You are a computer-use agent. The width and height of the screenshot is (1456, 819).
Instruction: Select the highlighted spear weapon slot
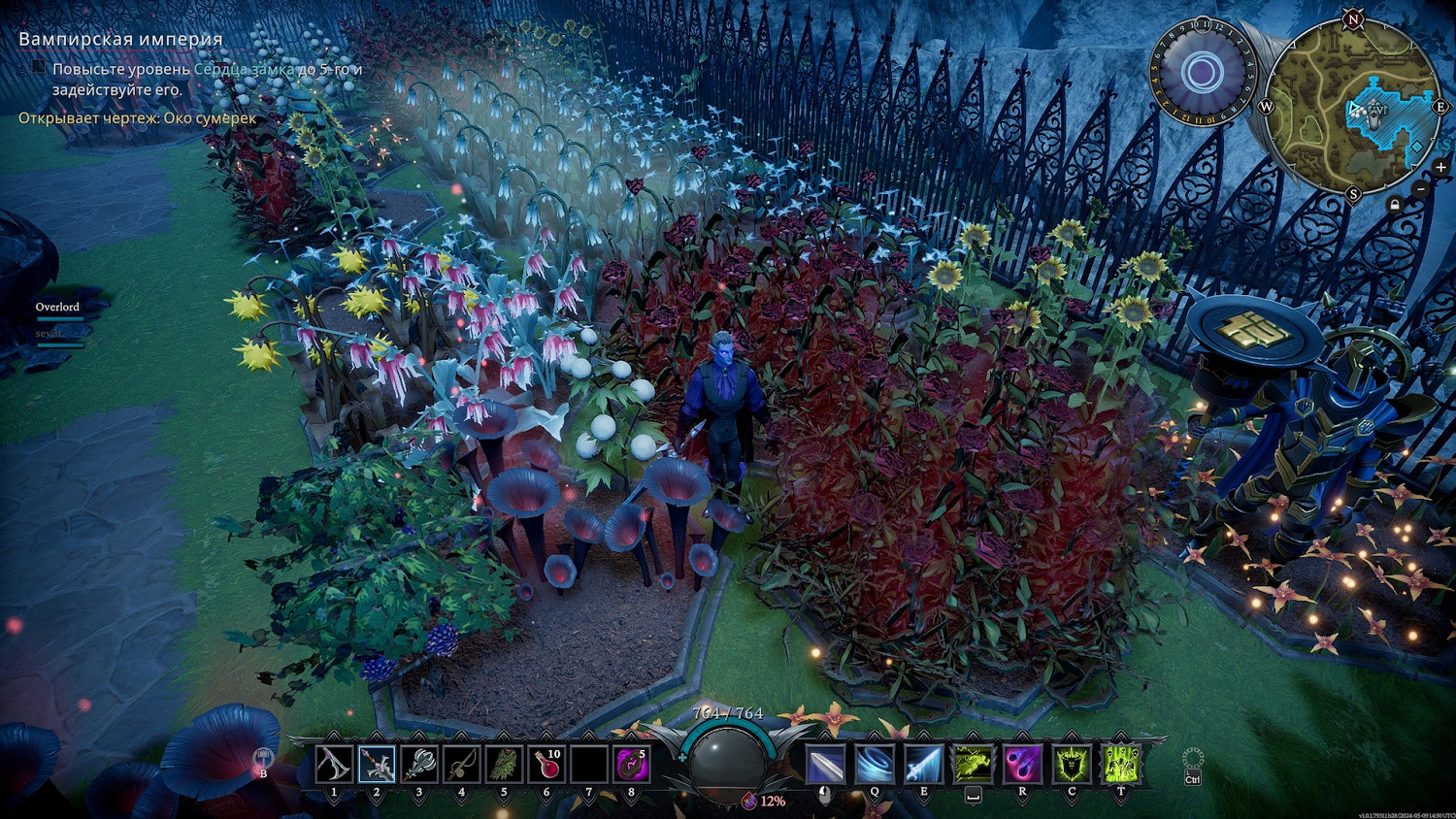377,765
